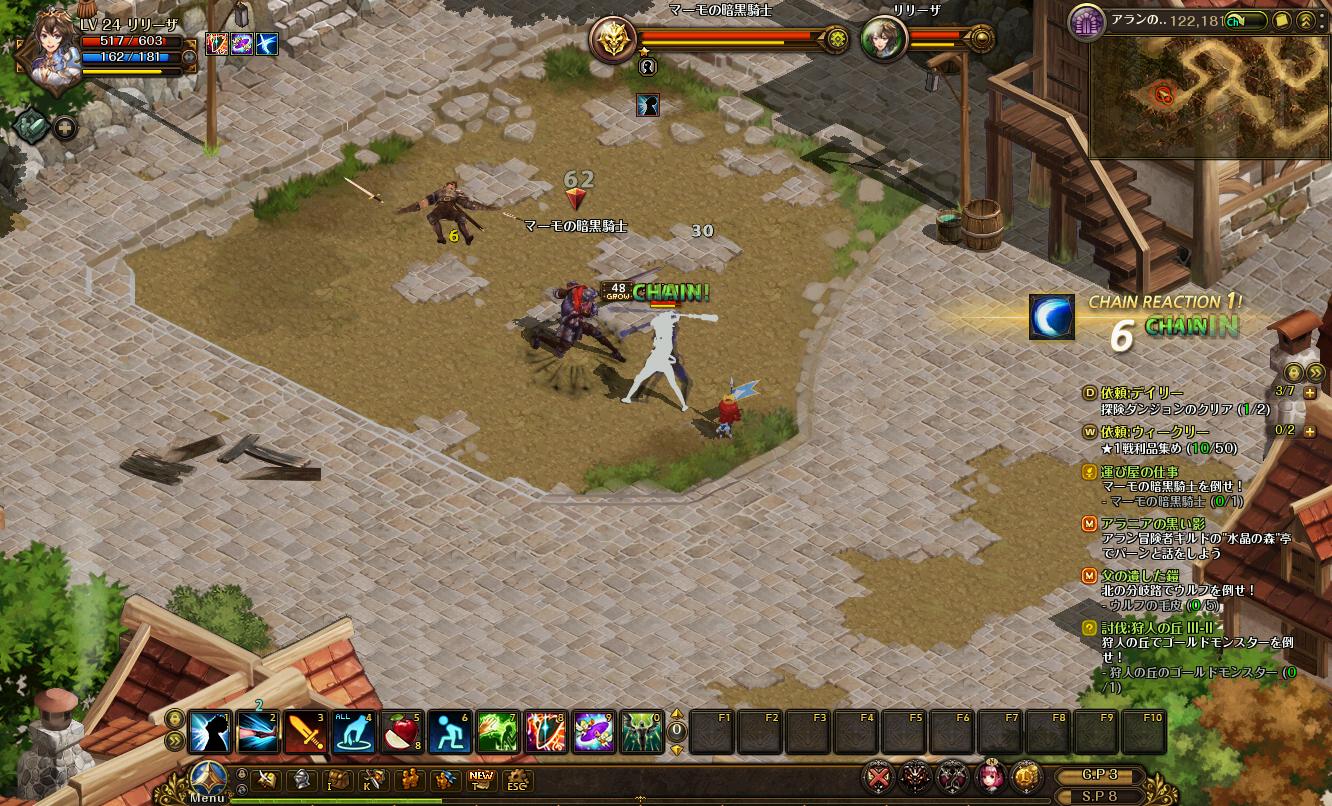Screen dimensions: 1332x806
Task: Open the helmet character equipment icon
Action: click(302, 780)
